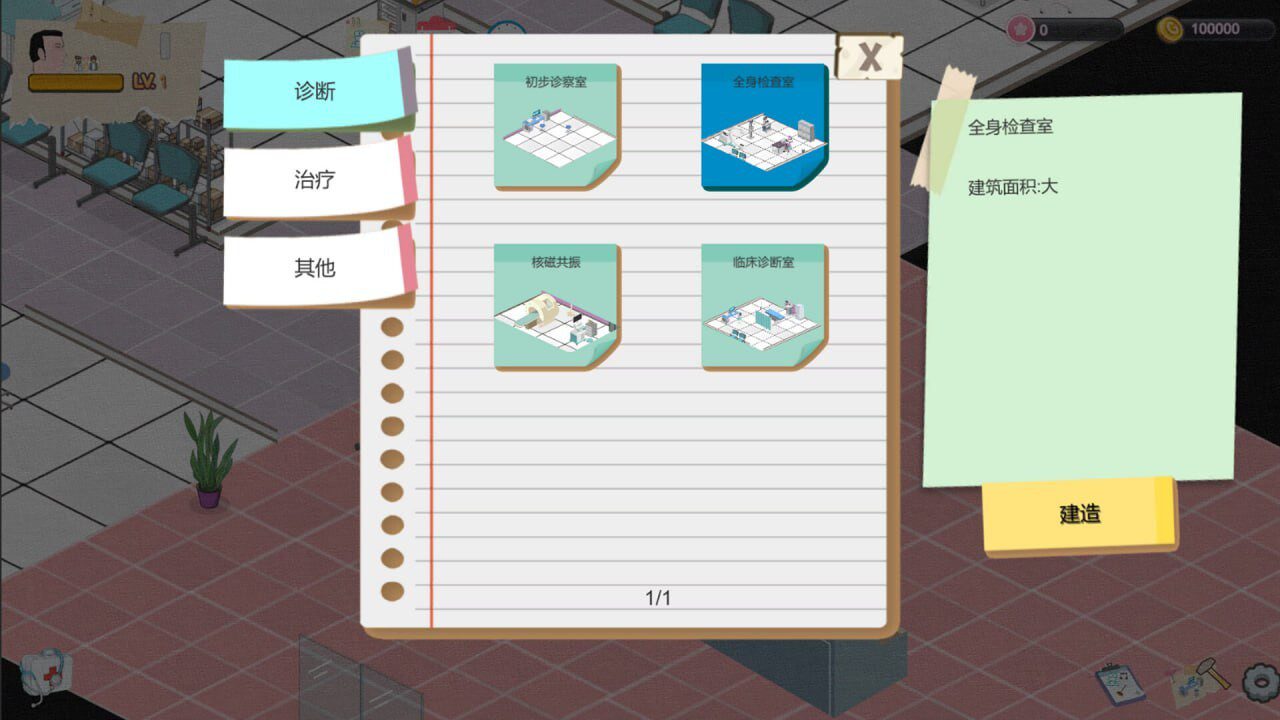This screenshot has width=1280, height=720.
Task: Select the 临床诊断室 room thumbnail
Action: [765, 307]
